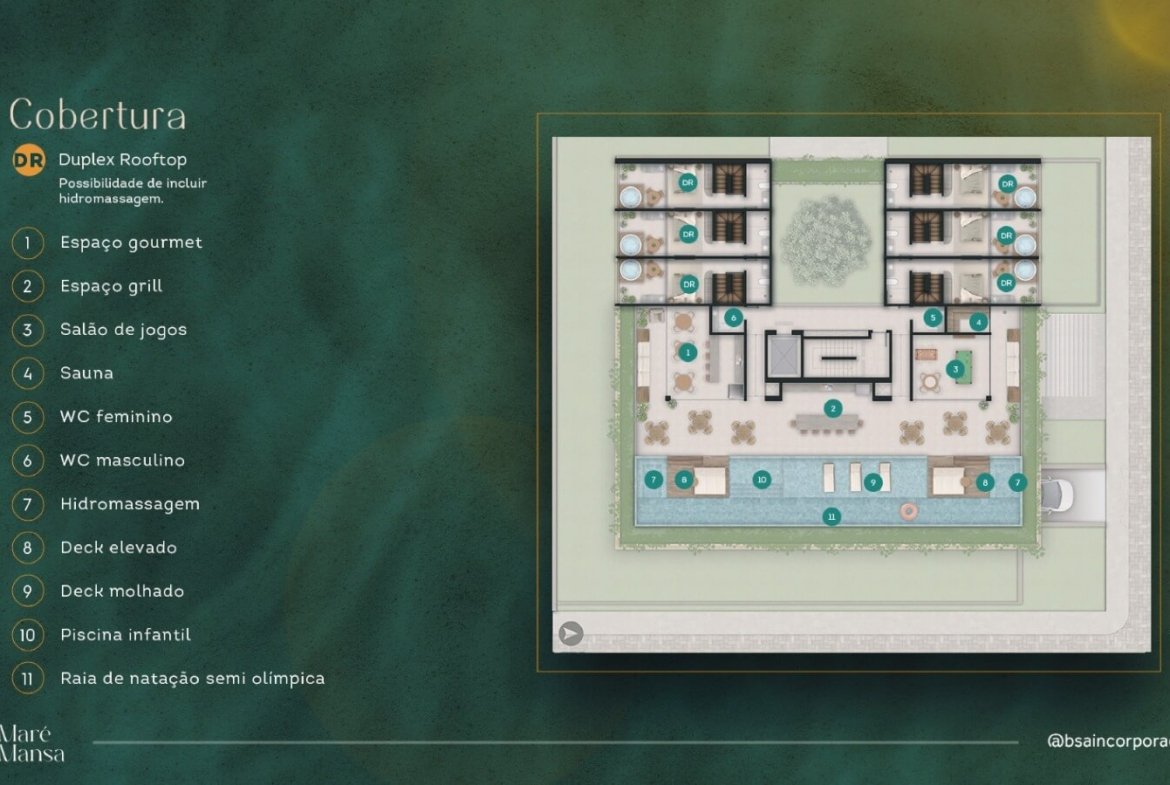Click the Salão de jogos legend item
This screenshot has height=785, width=1170.
click(122, 329)
